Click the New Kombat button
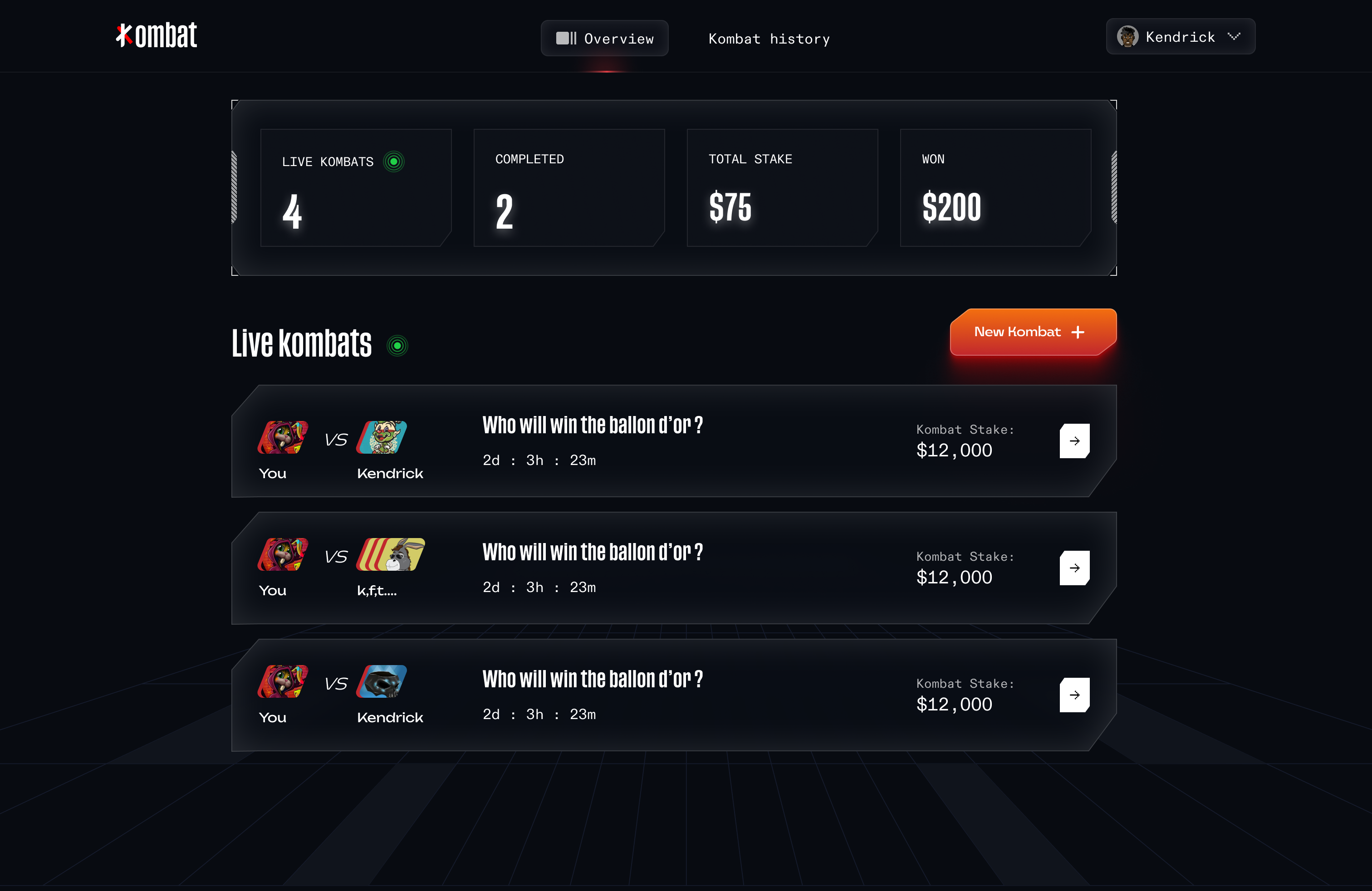This screenshot has width=1372, height=891. [1032, 332]
